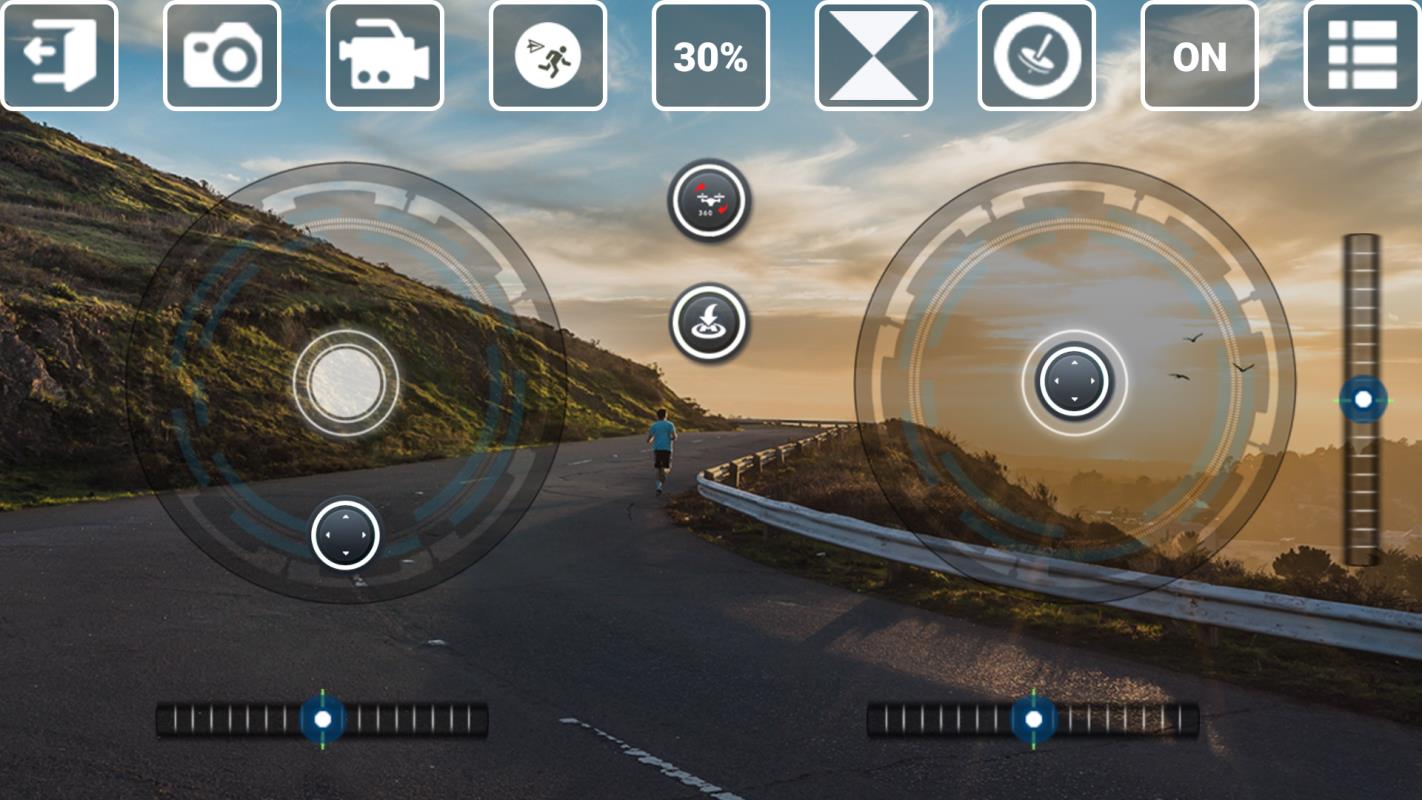The width and height of the screenshot is (1422, 800).
Task: Select the small arrow pad below left joystick
Action: 346,535
